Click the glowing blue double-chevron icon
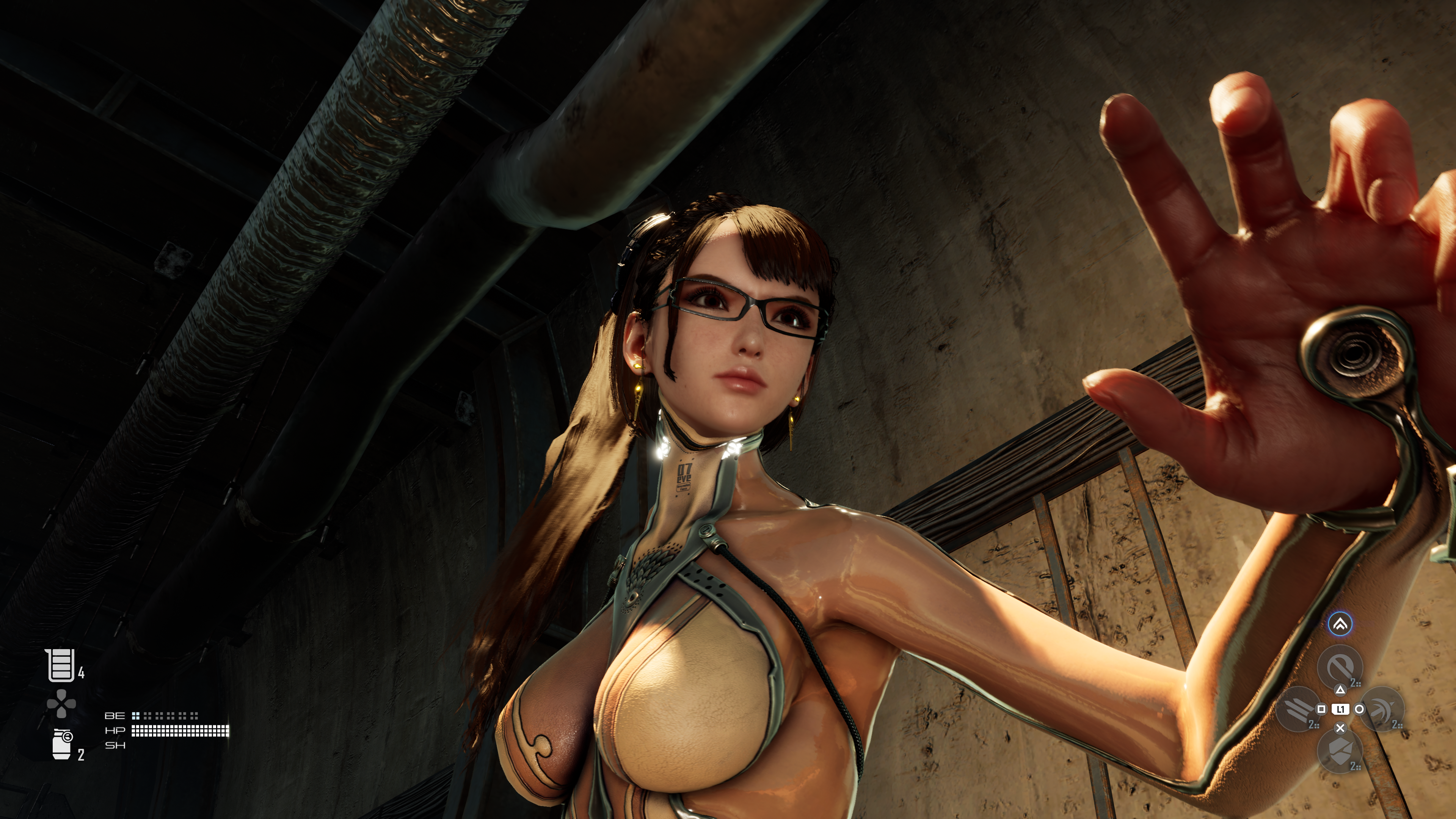1456x819 pixels. point(1340,624)
